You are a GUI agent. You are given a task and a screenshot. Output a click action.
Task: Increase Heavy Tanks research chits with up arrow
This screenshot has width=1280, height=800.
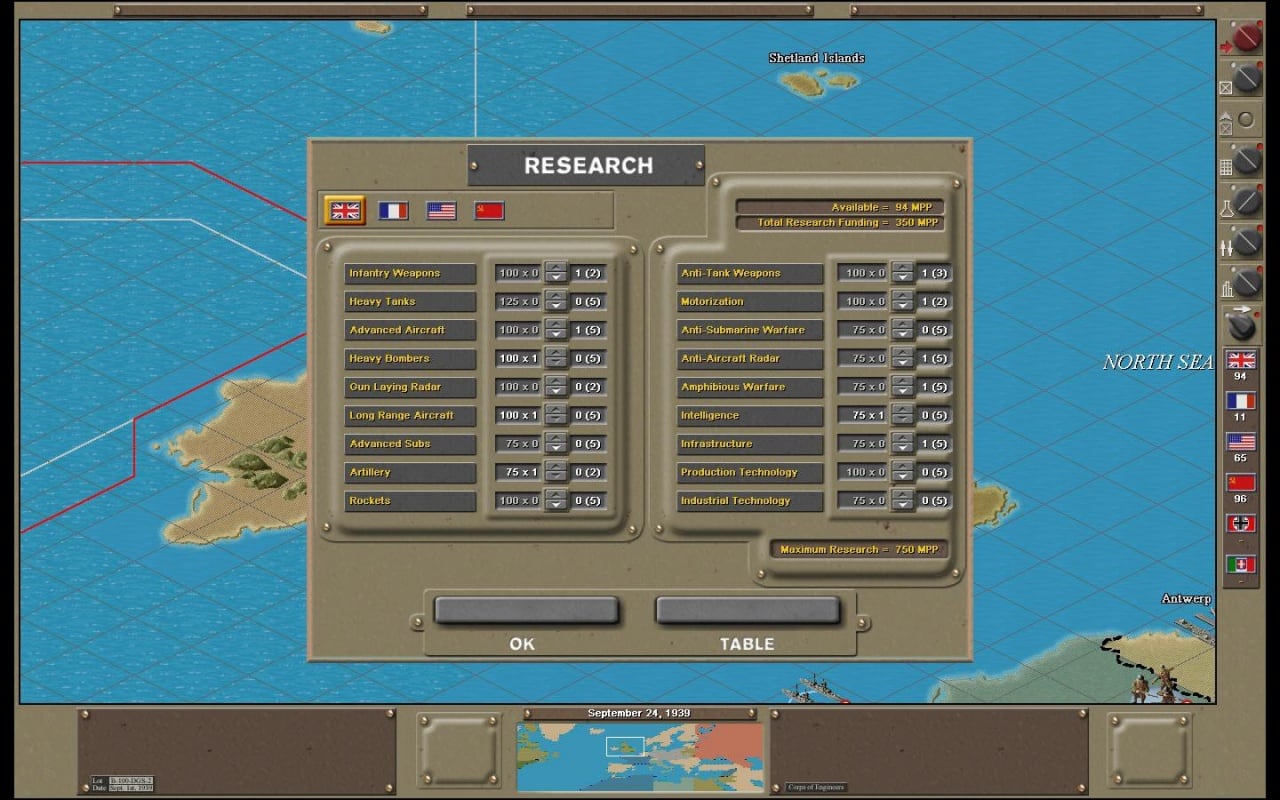558,297
